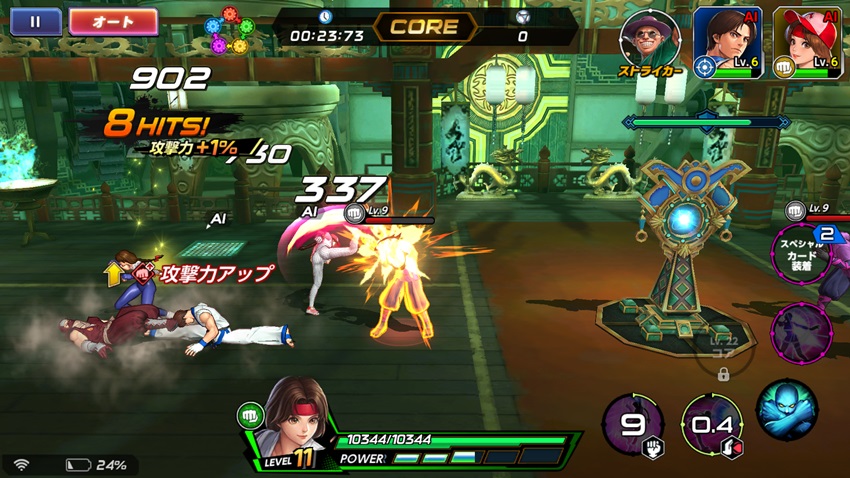The height and width of the screenshot is (478, 850).
Task: Toggle the オート auto-battle button
Action: click(x=113, y=22)
